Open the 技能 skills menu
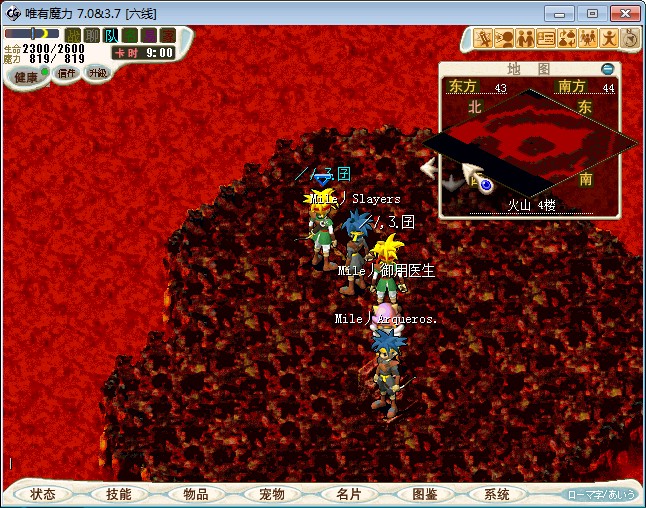This screenshot has height=508, width=646. (119, 494)
